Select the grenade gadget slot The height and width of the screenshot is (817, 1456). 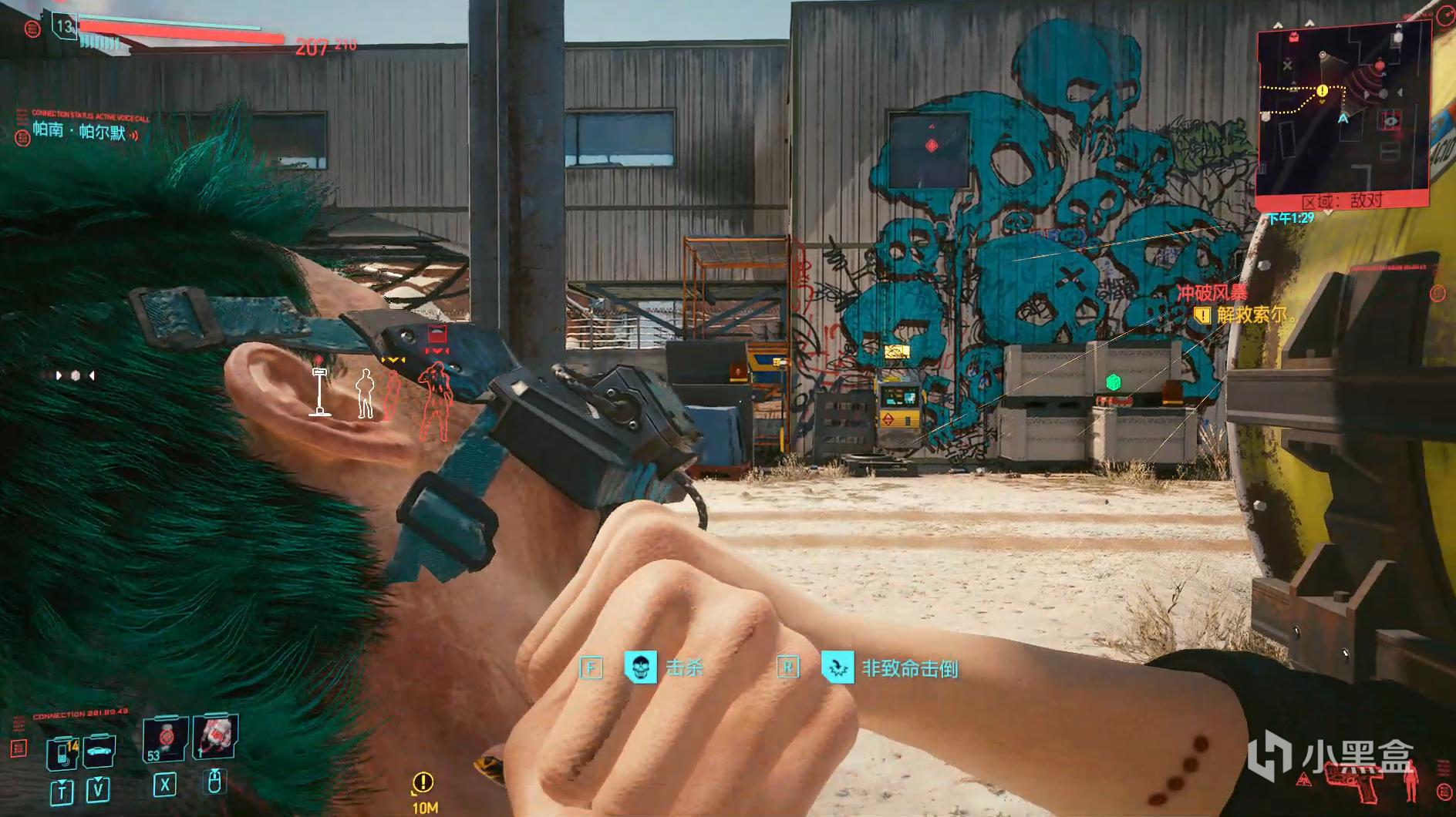point(215,736)
